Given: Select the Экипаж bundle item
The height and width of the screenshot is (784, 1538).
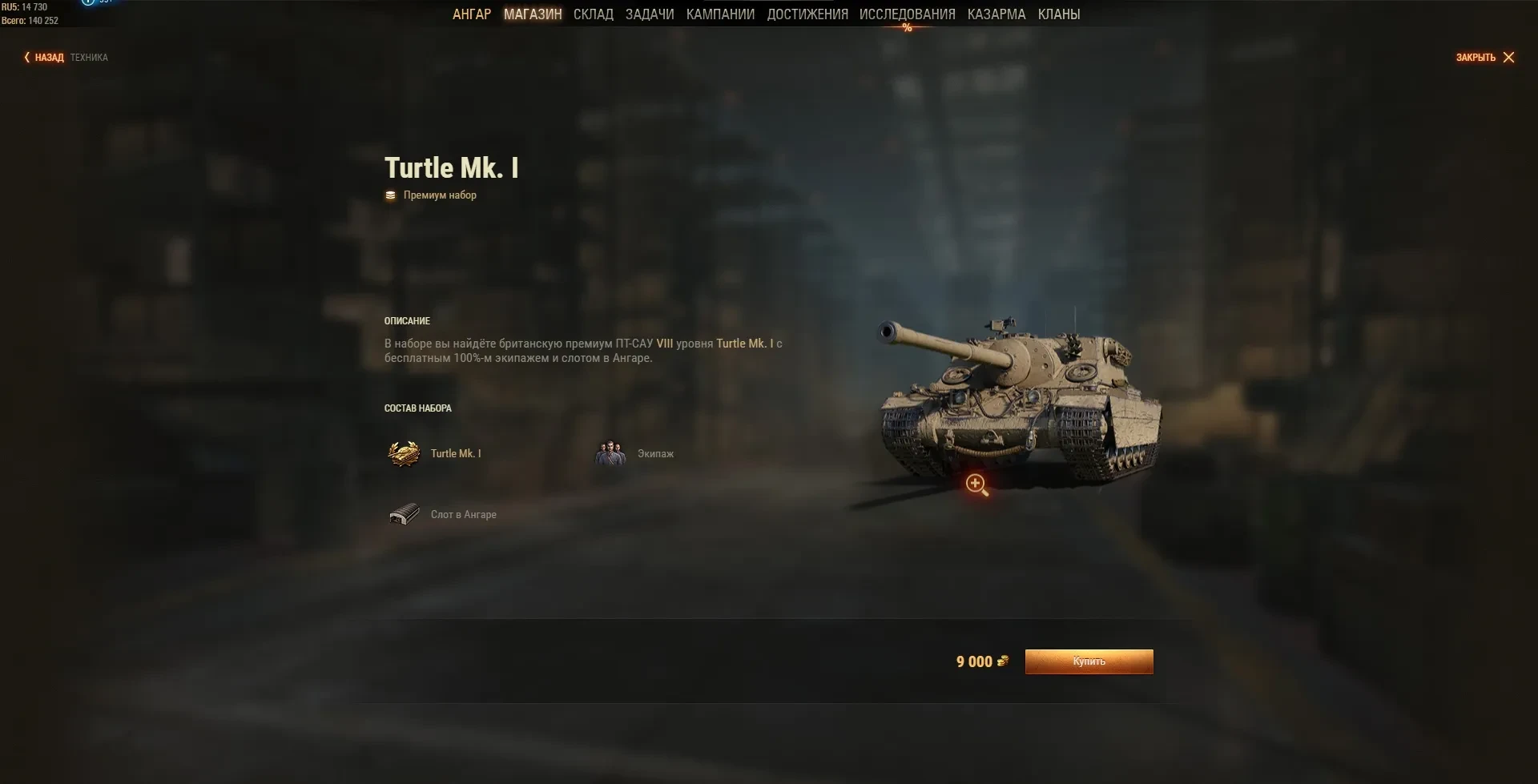Looking at the screenshot, I should 635,454.
